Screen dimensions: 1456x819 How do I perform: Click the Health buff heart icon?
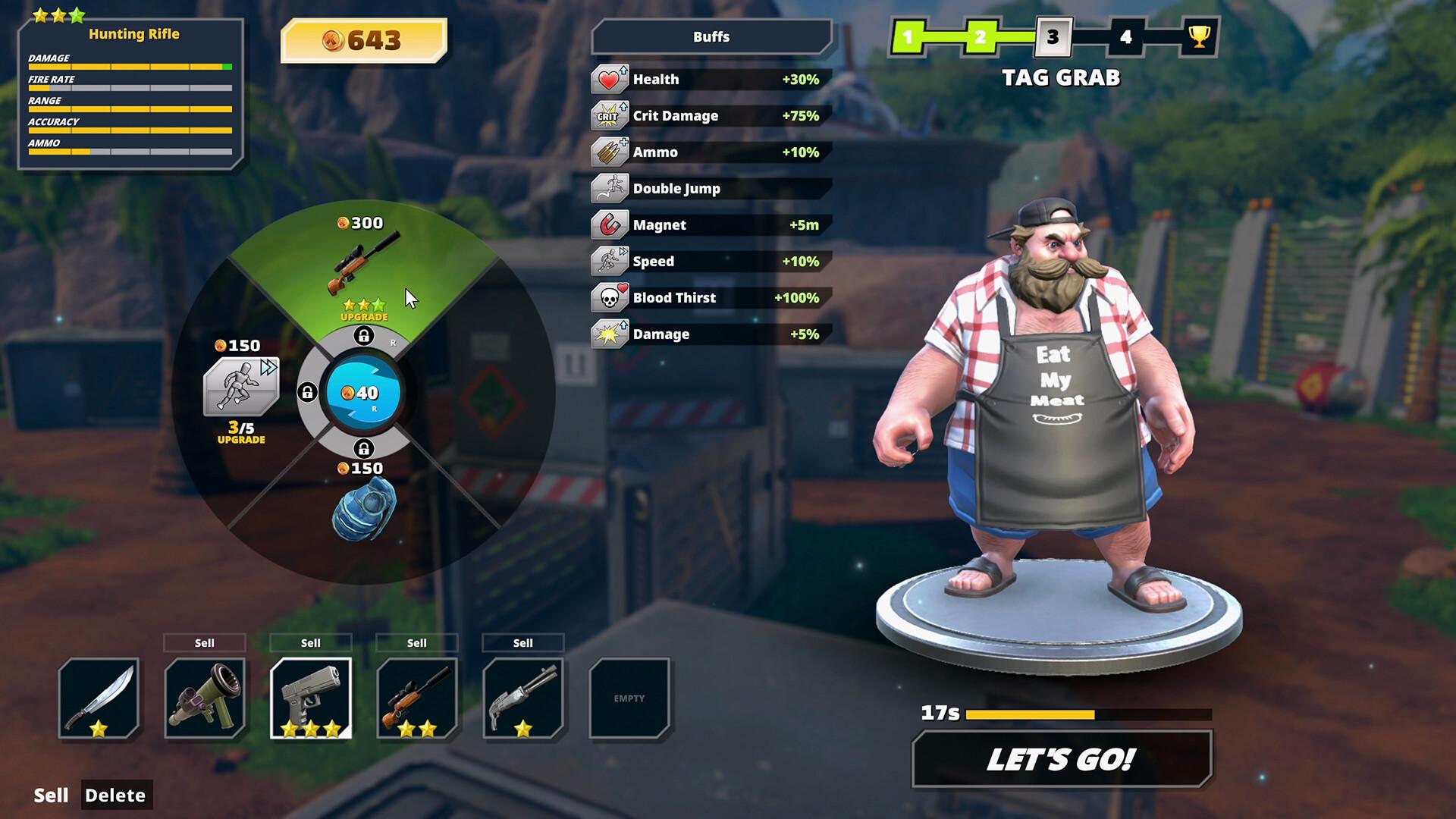tap(607, 79)
